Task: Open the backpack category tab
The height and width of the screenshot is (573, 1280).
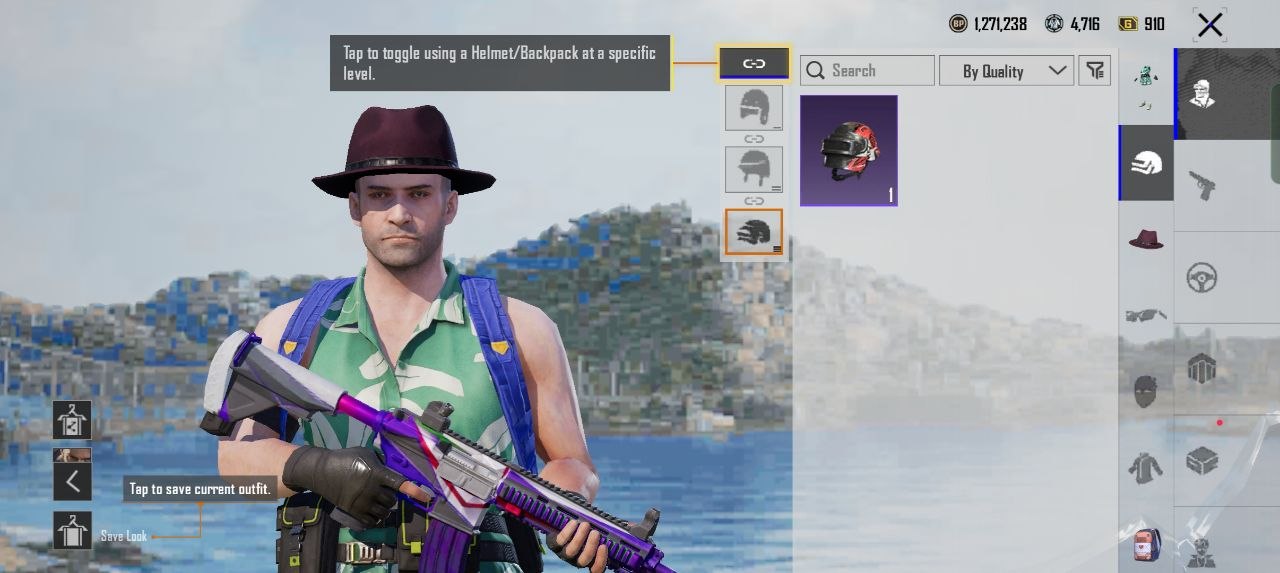Action: 1146,543
